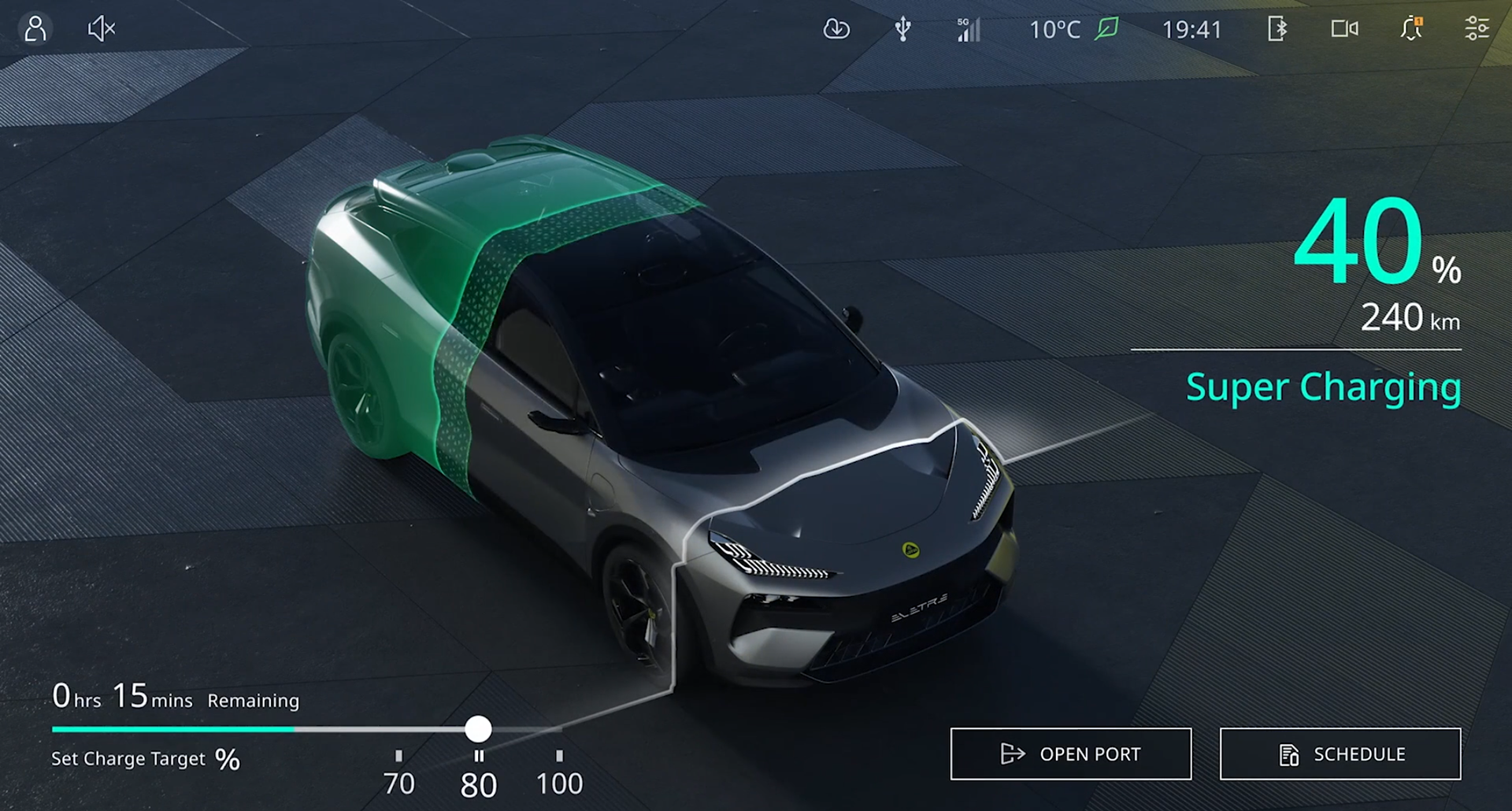Tap the USB connection icon
The height and width of the screenshot is (811, 1512).
point(903,29)
